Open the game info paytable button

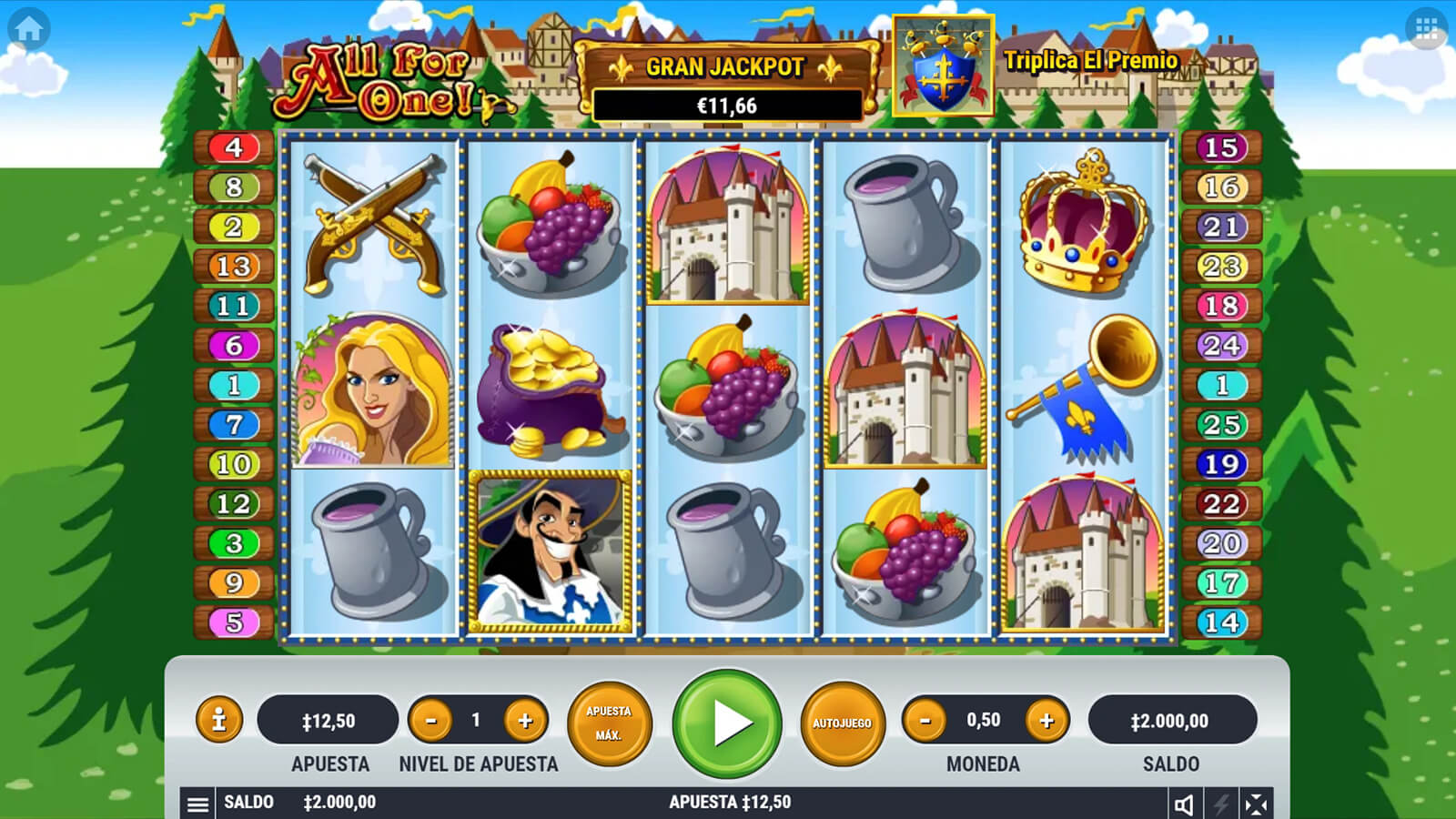tap(218, 721)
